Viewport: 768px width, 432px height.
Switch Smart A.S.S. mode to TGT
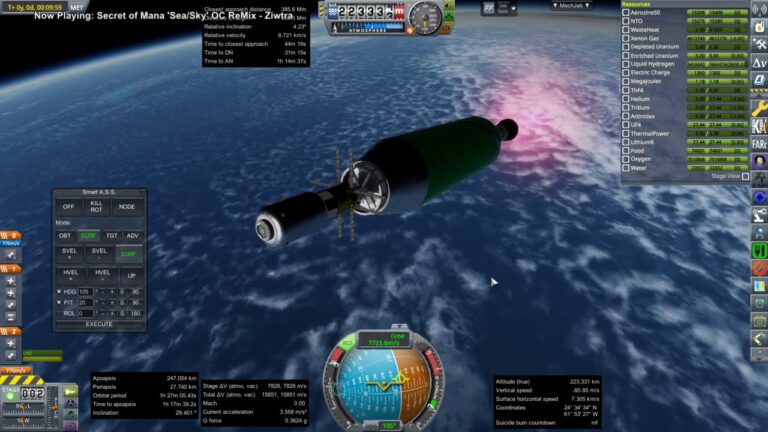tap(110, 236)
